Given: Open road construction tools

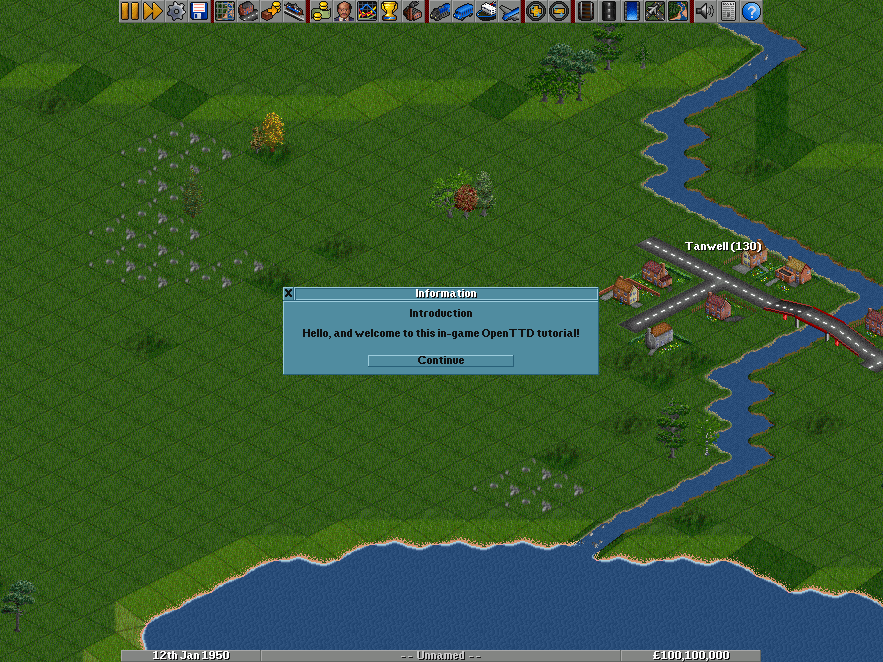Looking at the screenshot, I should (x=608, y=11).
